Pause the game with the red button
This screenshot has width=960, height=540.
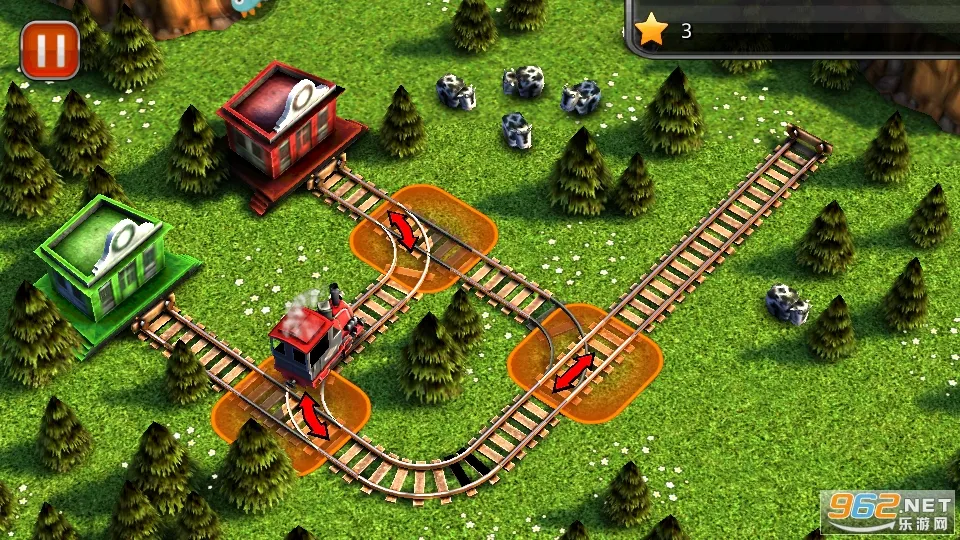click(49, 49)
